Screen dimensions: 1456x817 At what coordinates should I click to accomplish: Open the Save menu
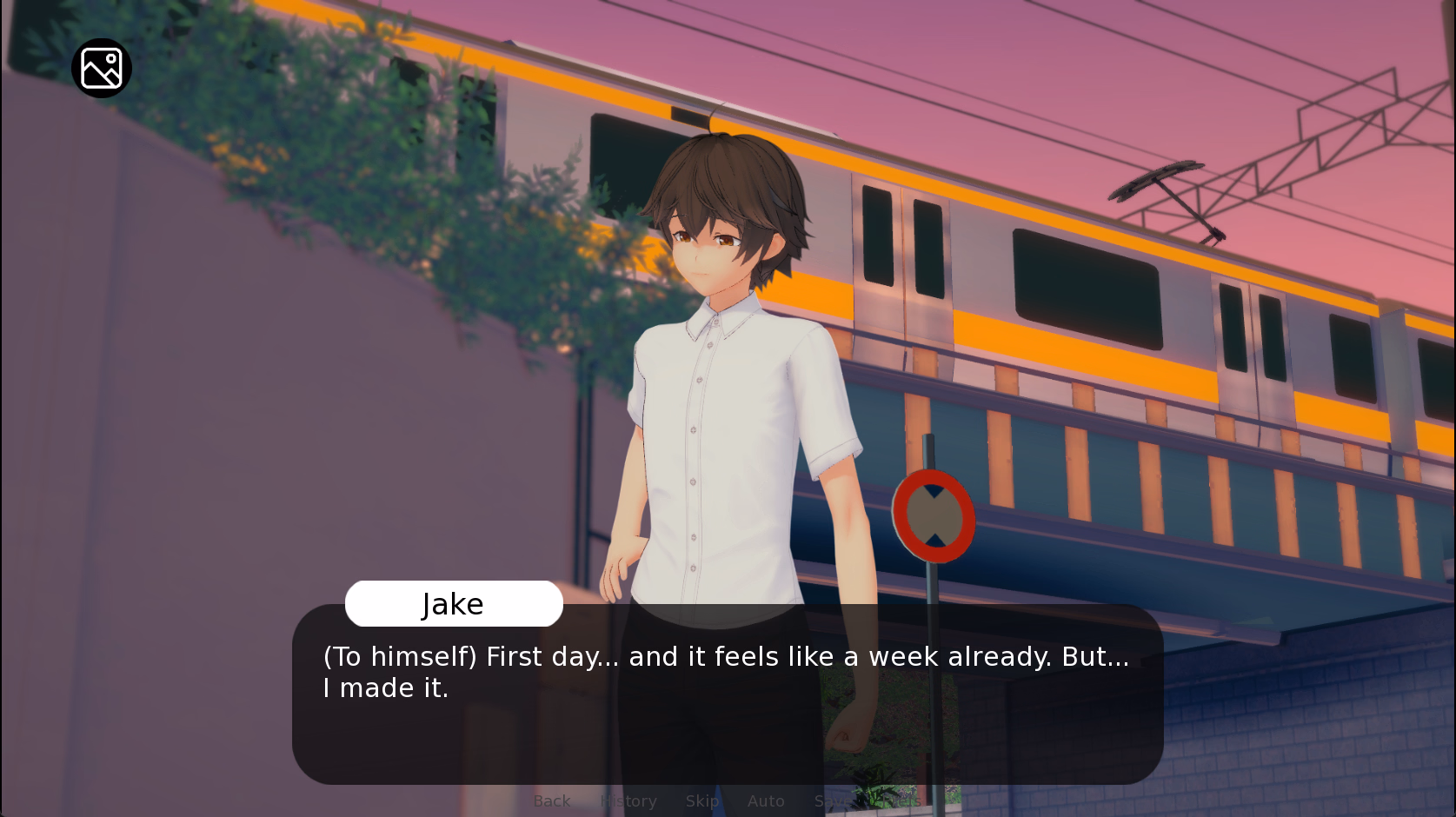(x=831, y=800)
